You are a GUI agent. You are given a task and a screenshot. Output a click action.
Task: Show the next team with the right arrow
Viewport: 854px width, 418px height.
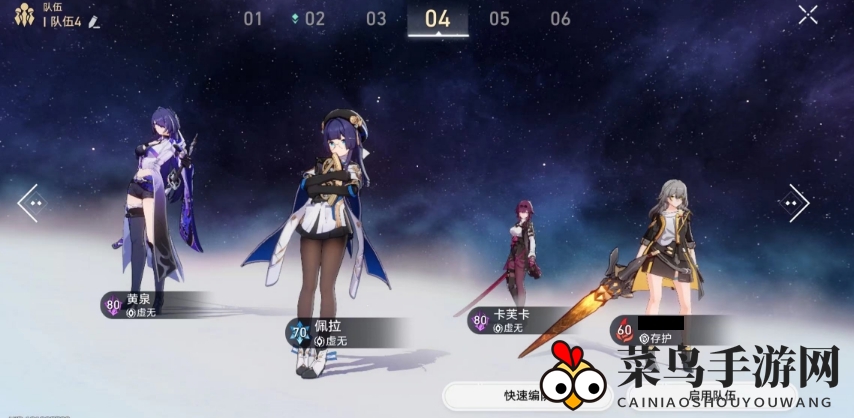pos(795,203)
